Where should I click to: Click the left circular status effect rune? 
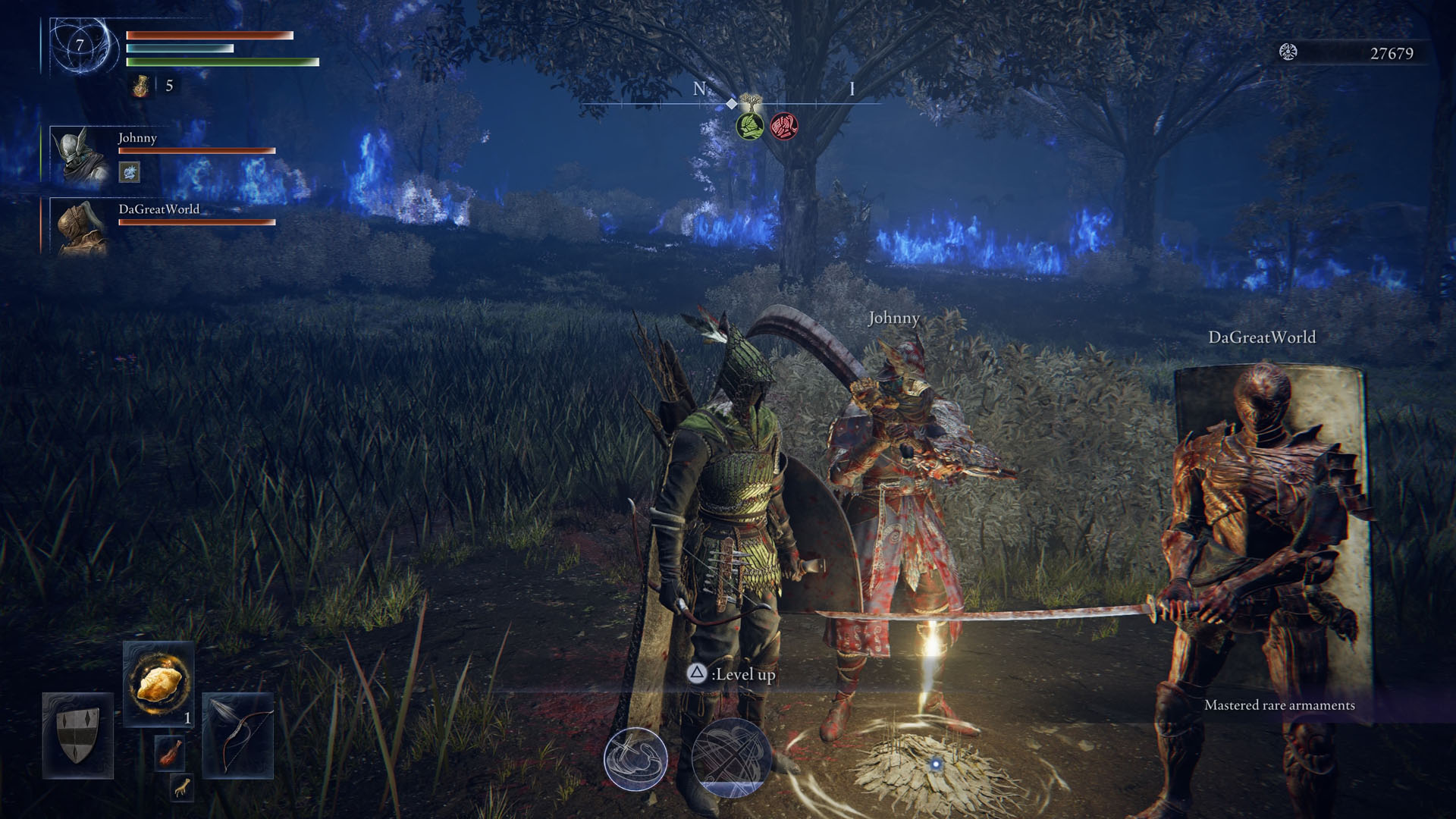coord(635,758)
